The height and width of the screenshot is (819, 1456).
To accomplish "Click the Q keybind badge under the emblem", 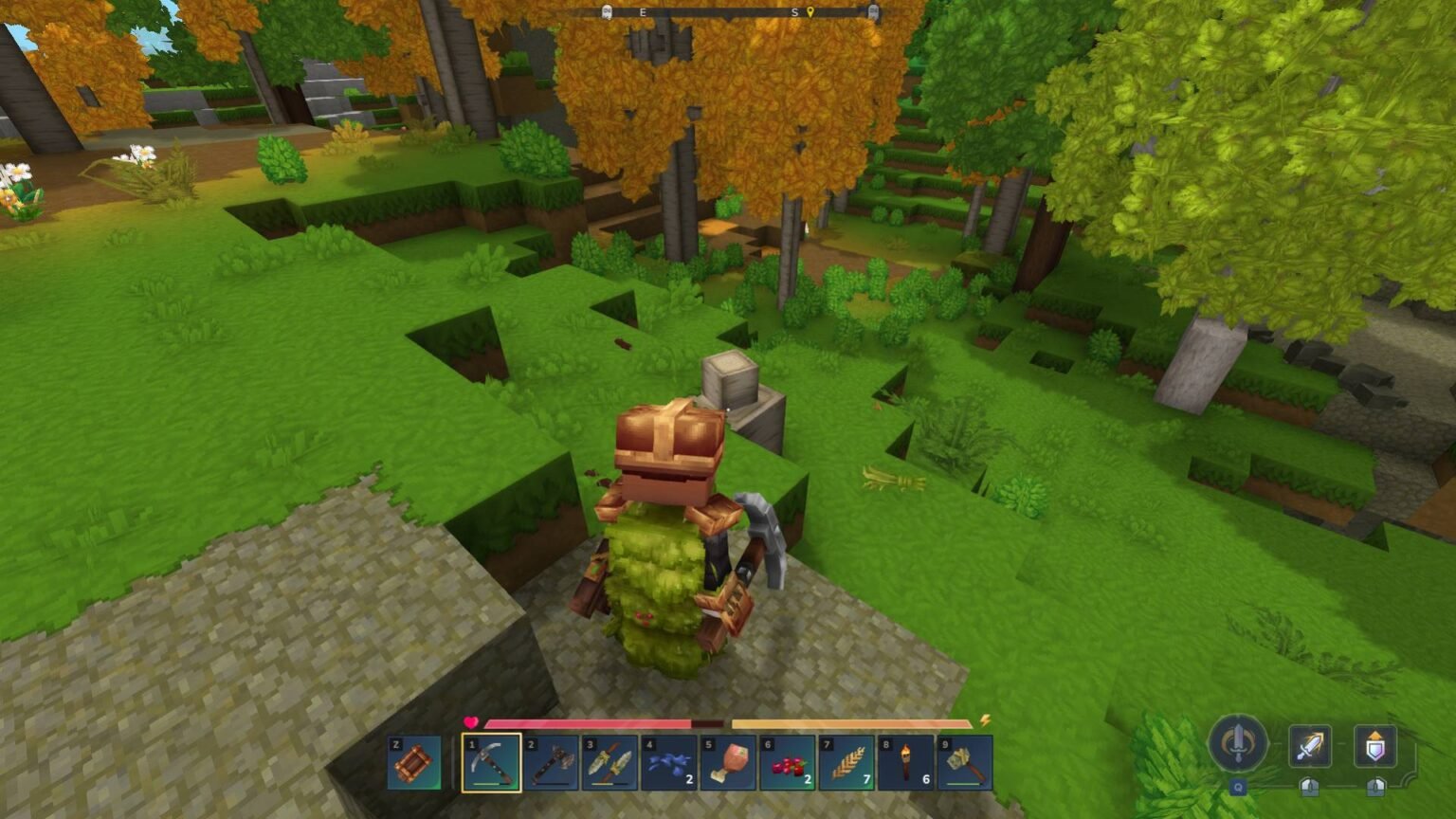I will point(1238,786).
